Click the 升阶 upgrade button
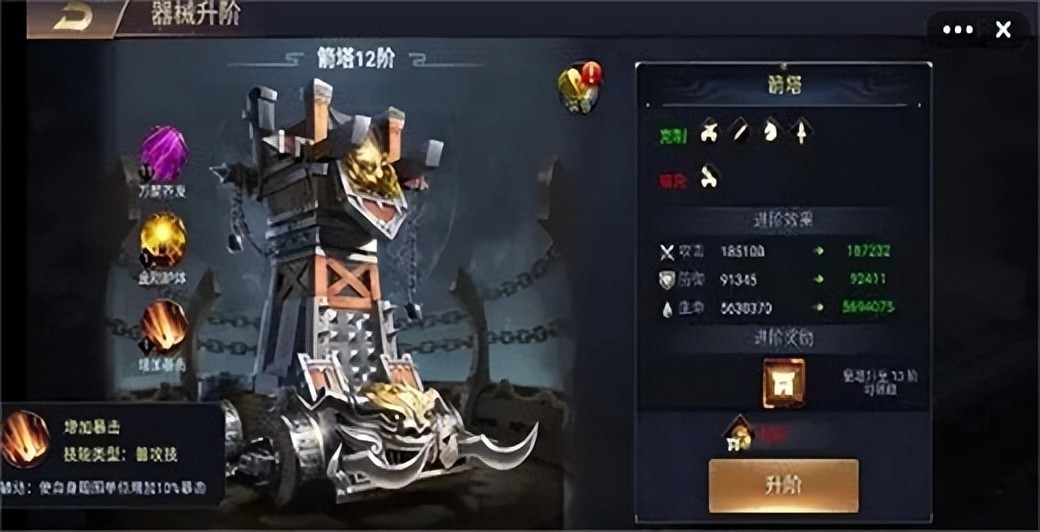This screenshot has width=1040, height=532. [x=783, y=485]
